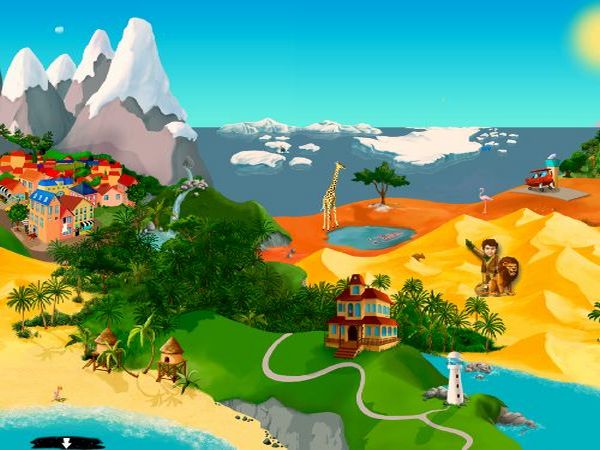Choose the beach huts location
600x450 pixels.
[x=140, y=356]
